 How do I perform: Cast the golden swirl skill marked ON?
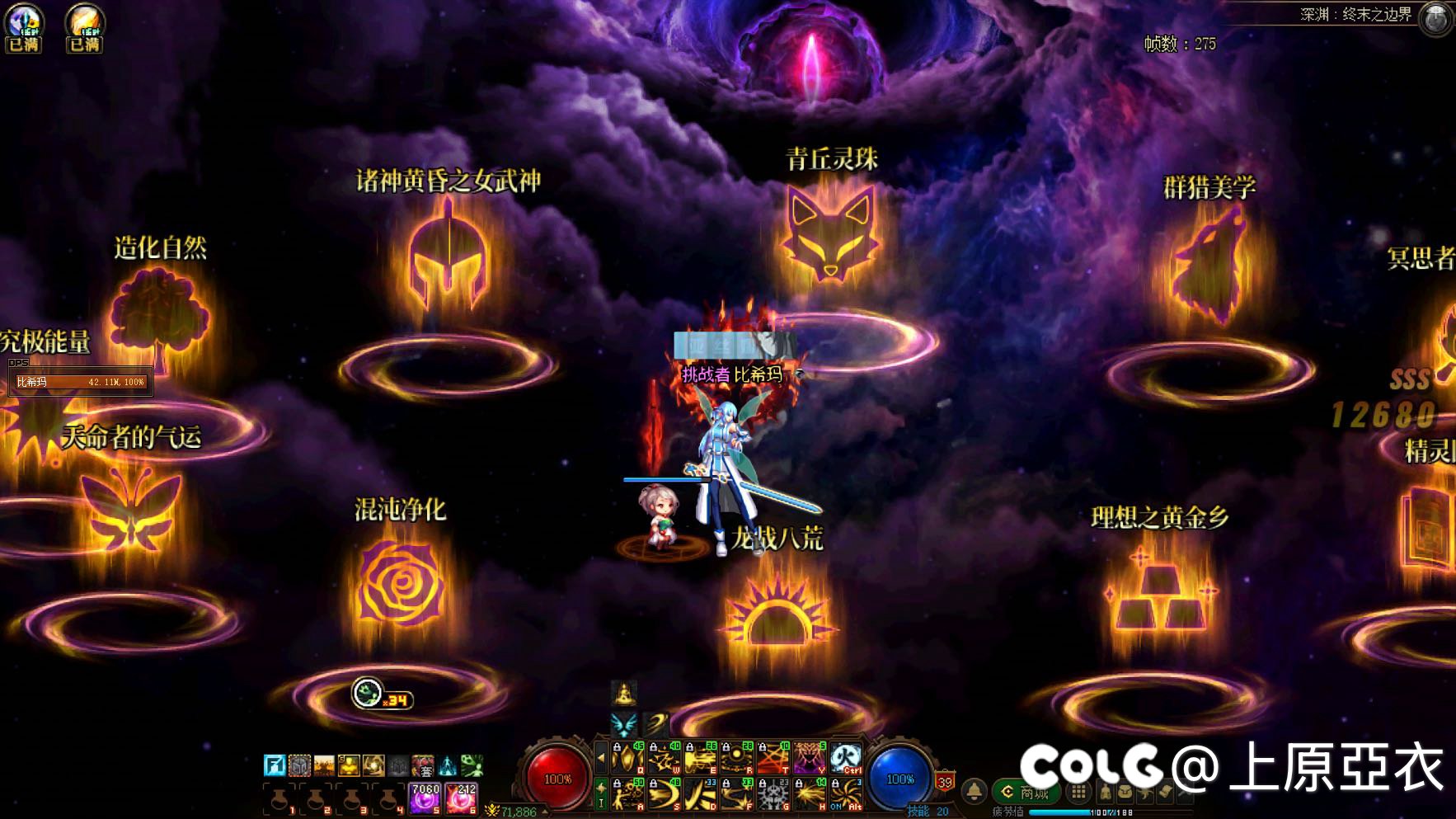tap(845, 794)
